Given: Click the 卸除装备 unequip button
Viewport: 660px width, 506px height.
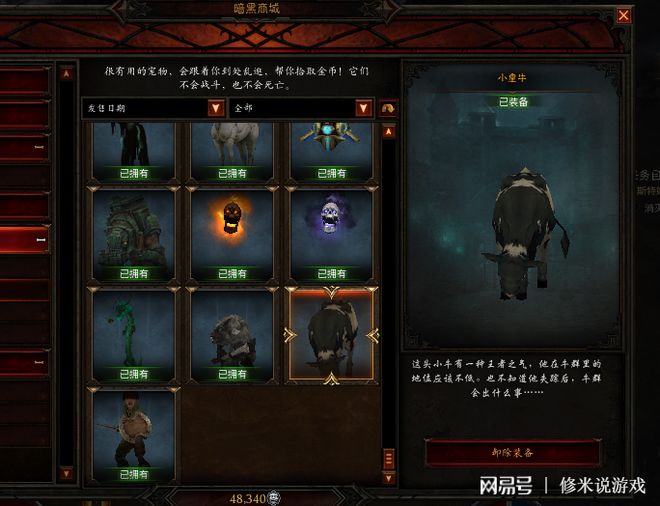Looking at the screenshot, I should click(x=514, y=452).
